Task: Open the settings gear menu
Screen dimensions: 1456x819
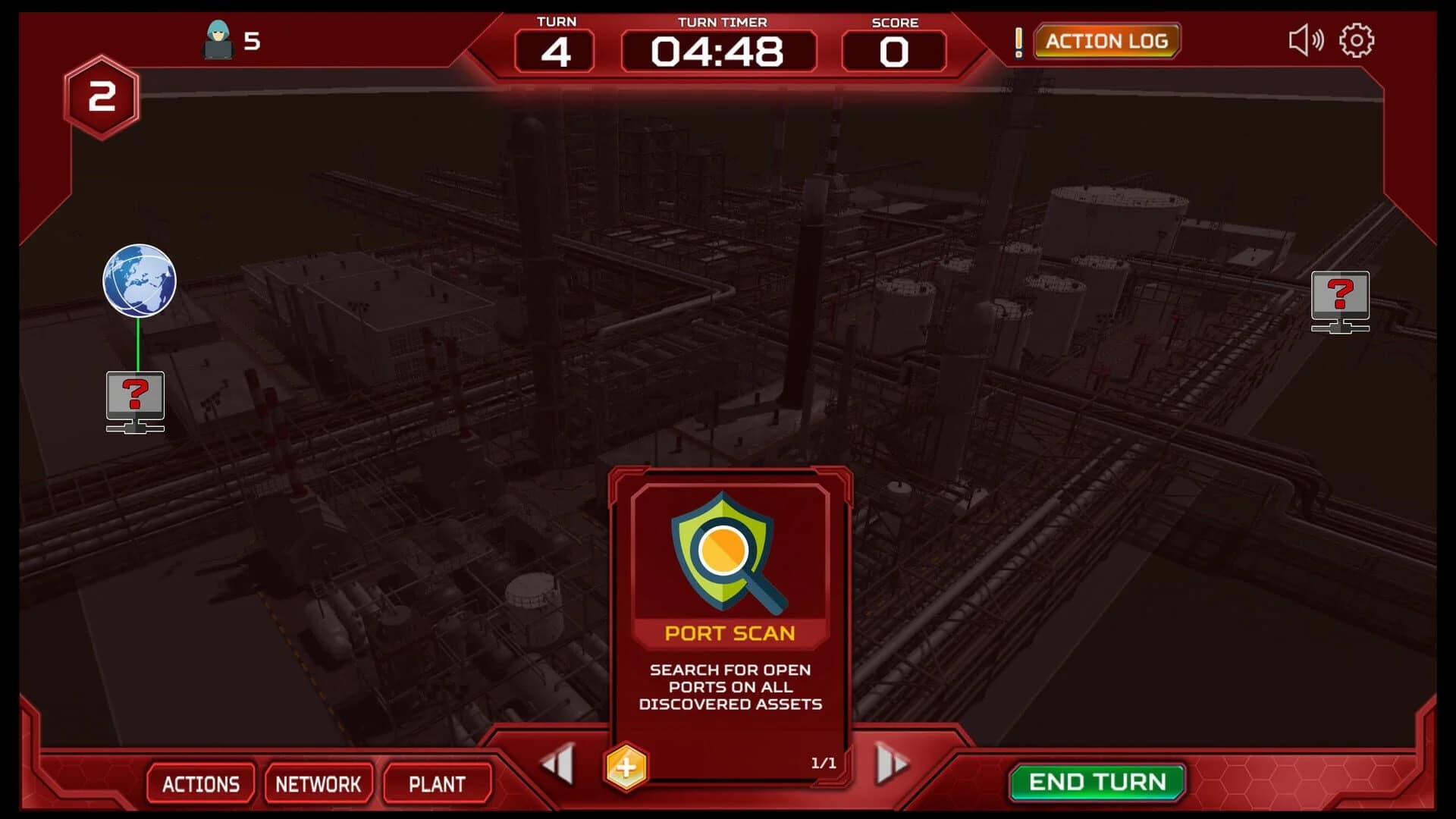Action: point(1357,40)
